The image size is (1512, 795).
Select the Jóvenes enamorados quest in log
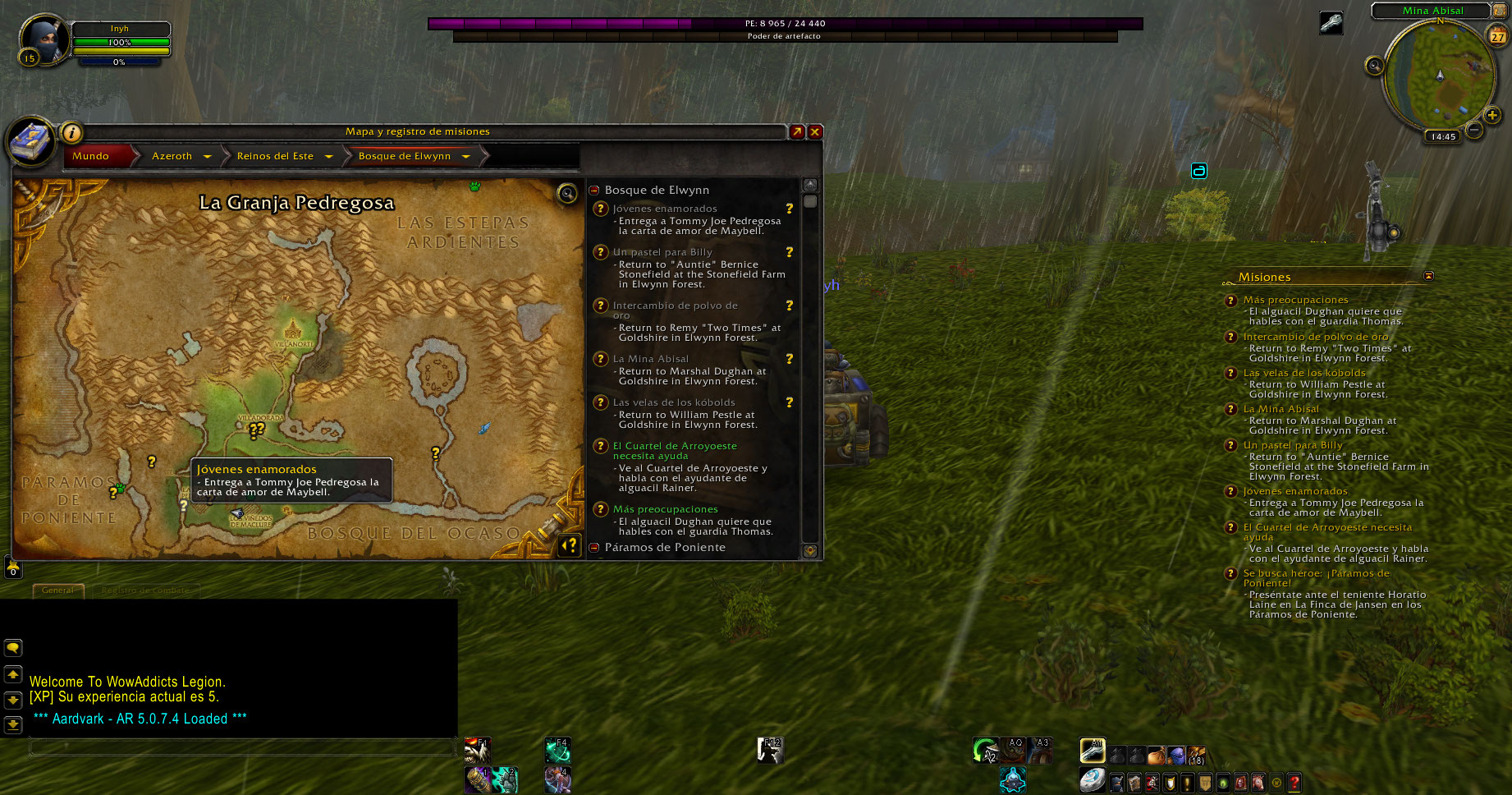(665, 209)
